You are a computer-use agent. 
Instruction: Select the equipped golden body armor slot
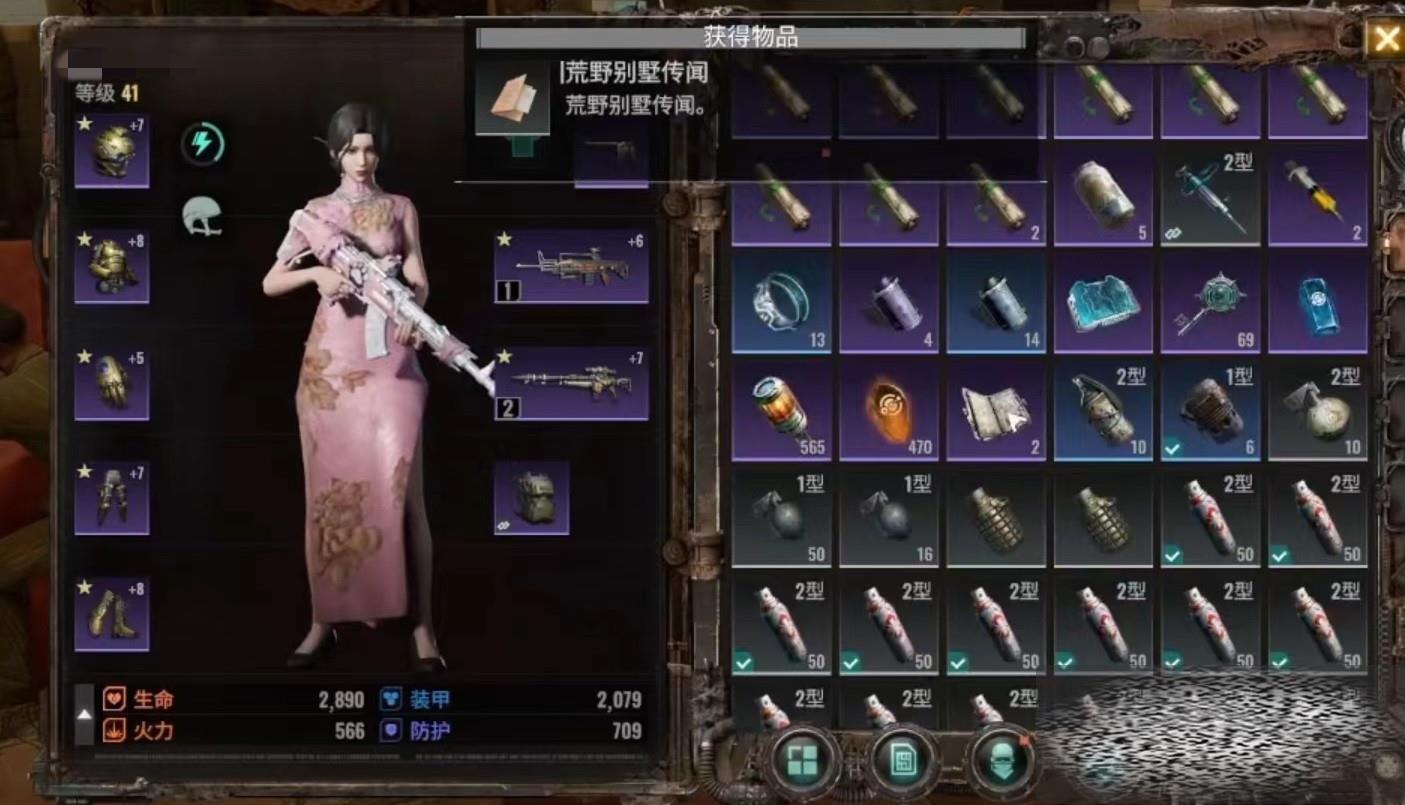pyautogui.click(x=112, y=266)
